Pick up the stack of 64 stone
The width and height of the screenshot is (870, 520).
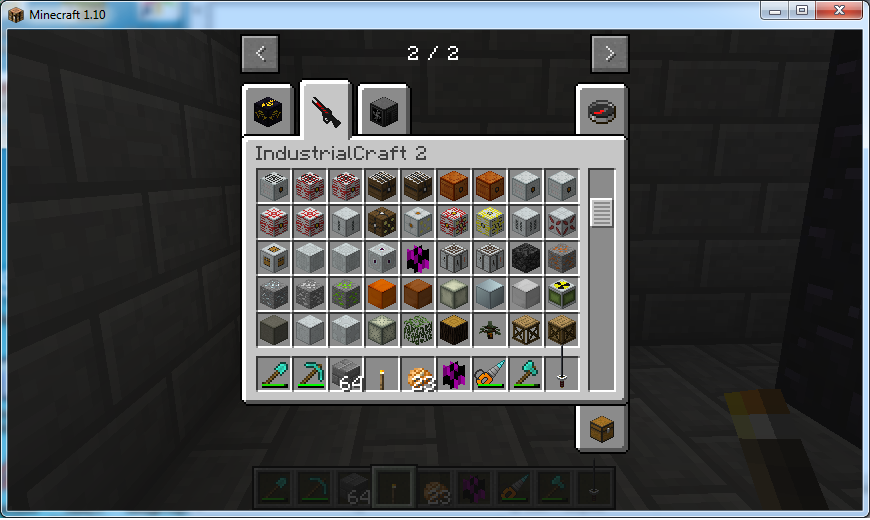[345, 376]
